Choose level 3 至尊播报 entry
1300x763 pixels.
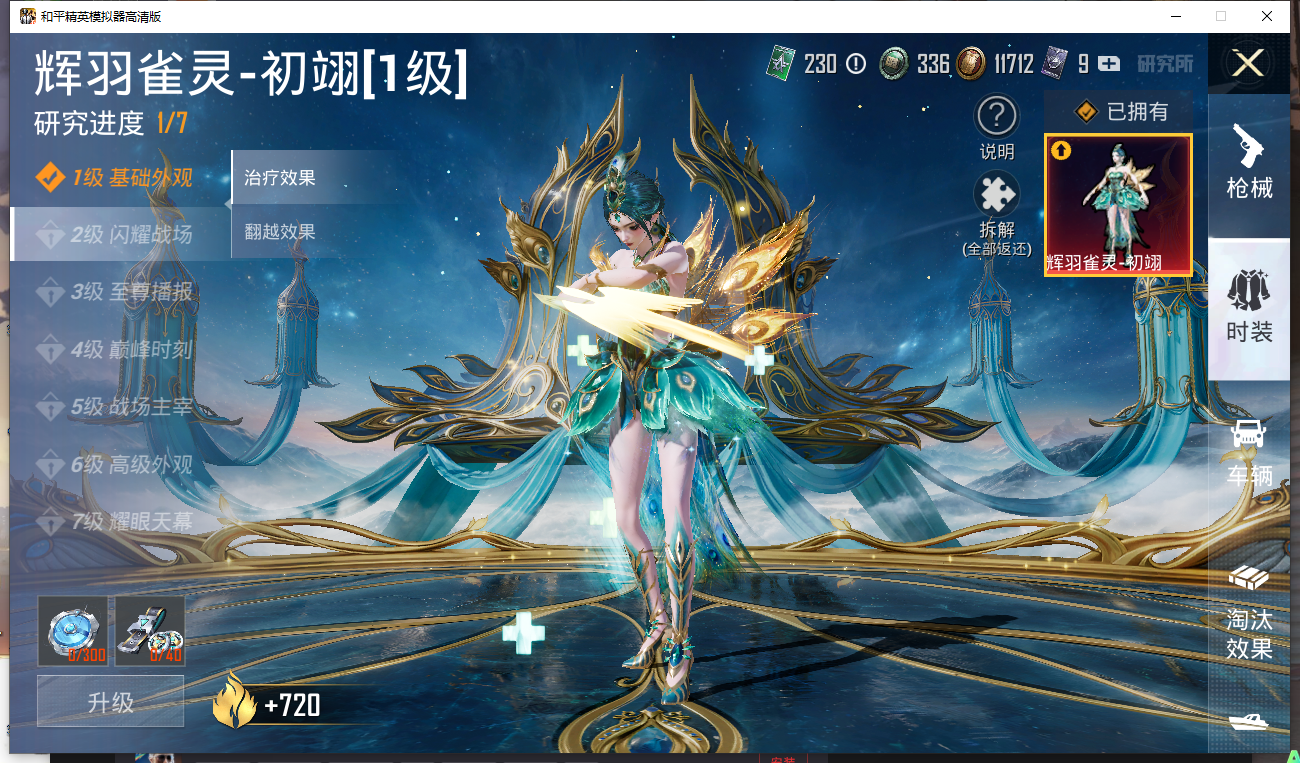115,293
